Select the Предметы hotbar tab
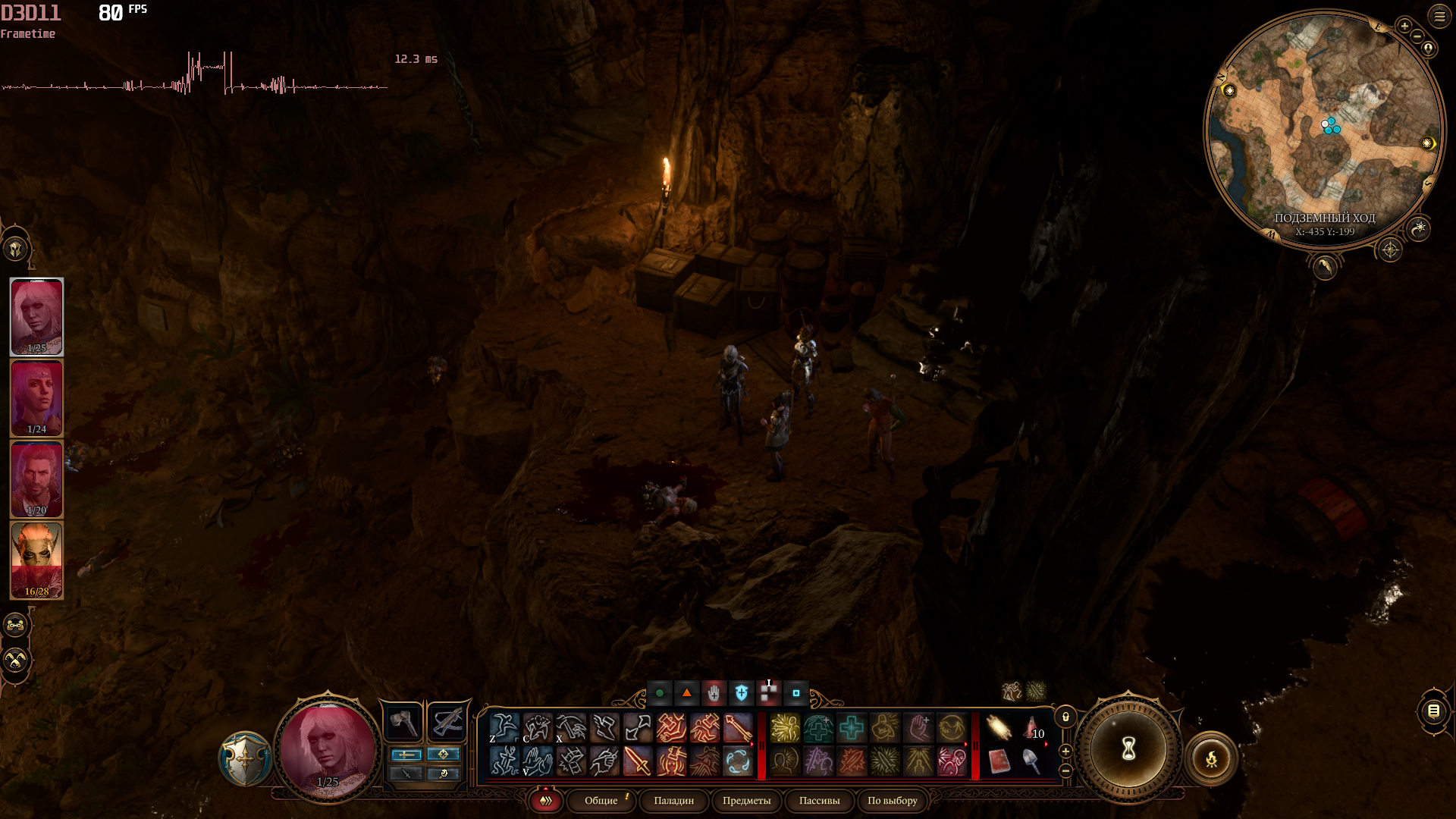Screen dimensions: 1456x819 point(746,801)
